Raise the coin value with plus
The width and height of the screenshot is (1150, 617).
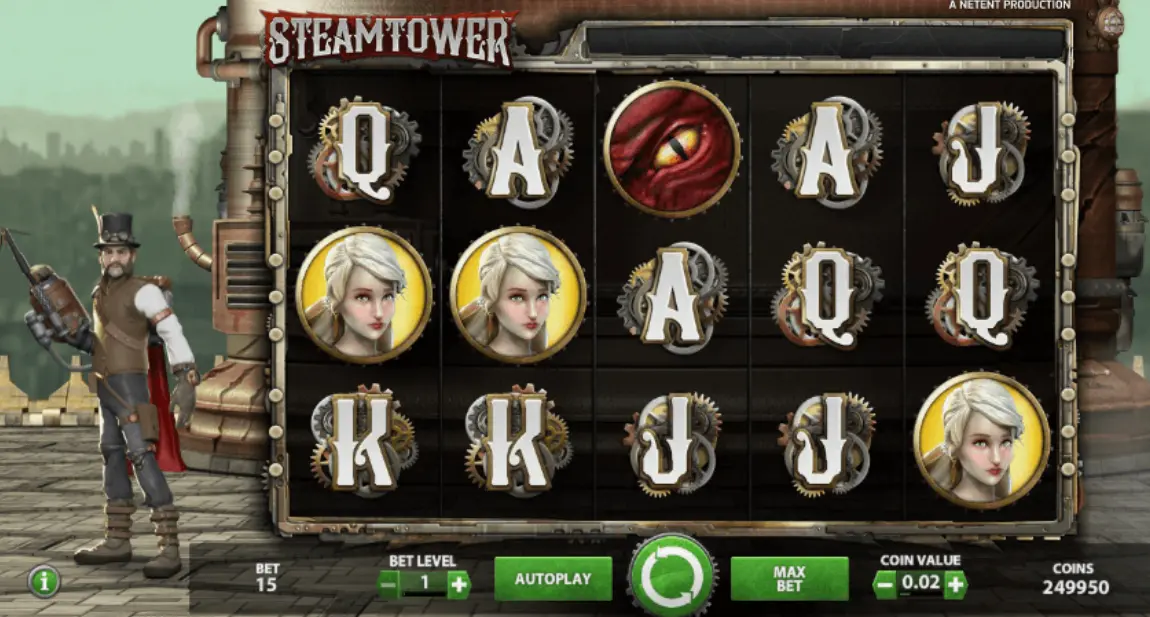click(x=956, y=584)
